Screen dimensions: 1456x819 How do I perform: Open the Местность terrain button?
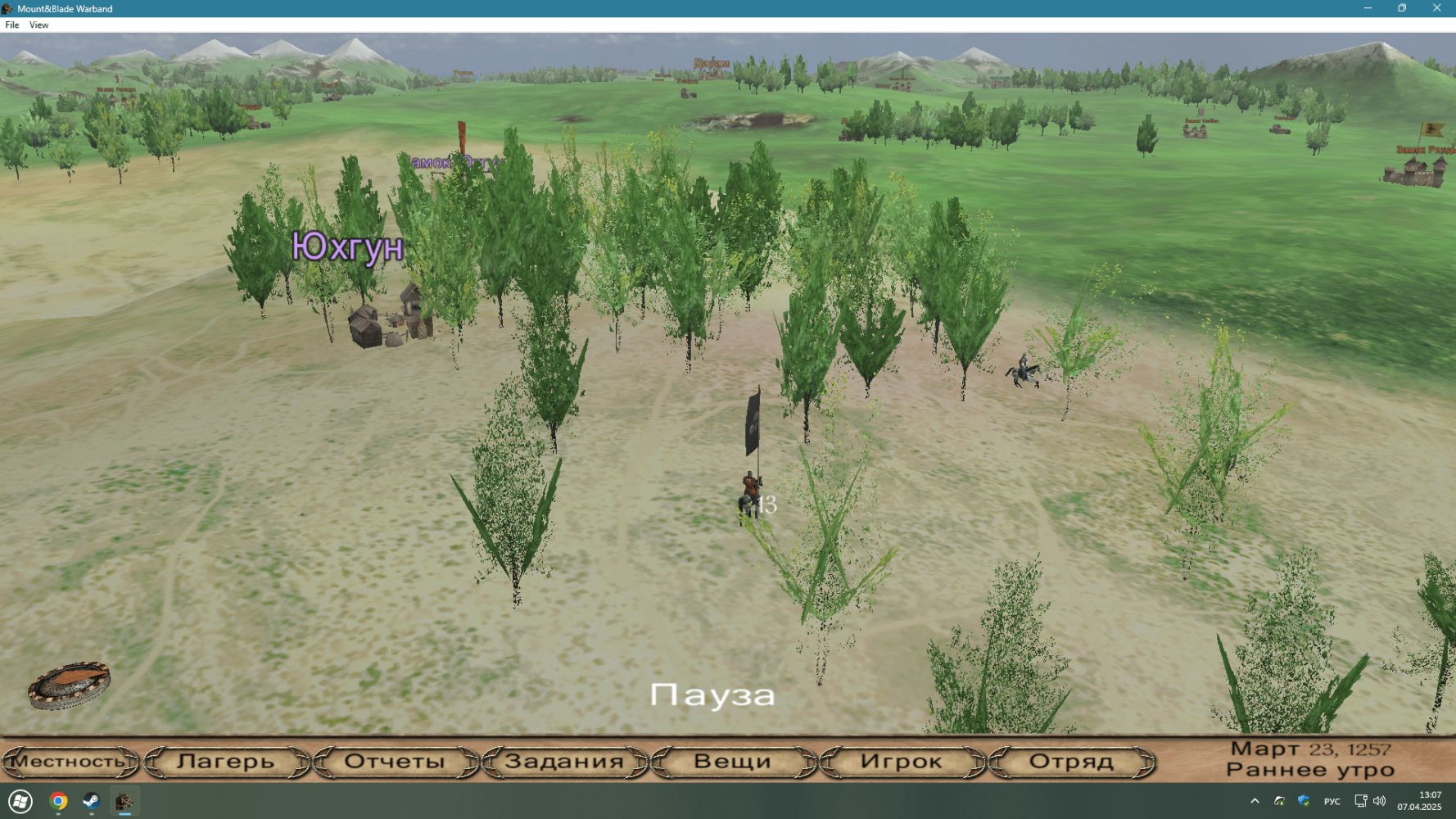70,762
